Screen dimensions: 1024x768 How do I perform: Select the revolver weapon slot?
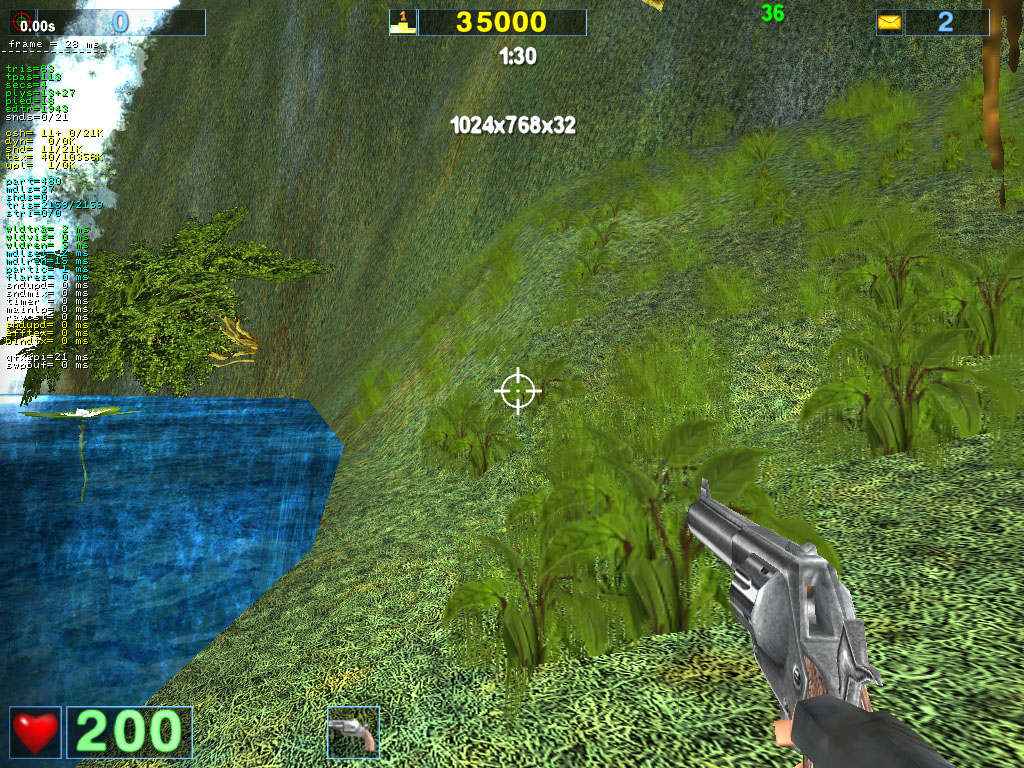pos(353,732)
